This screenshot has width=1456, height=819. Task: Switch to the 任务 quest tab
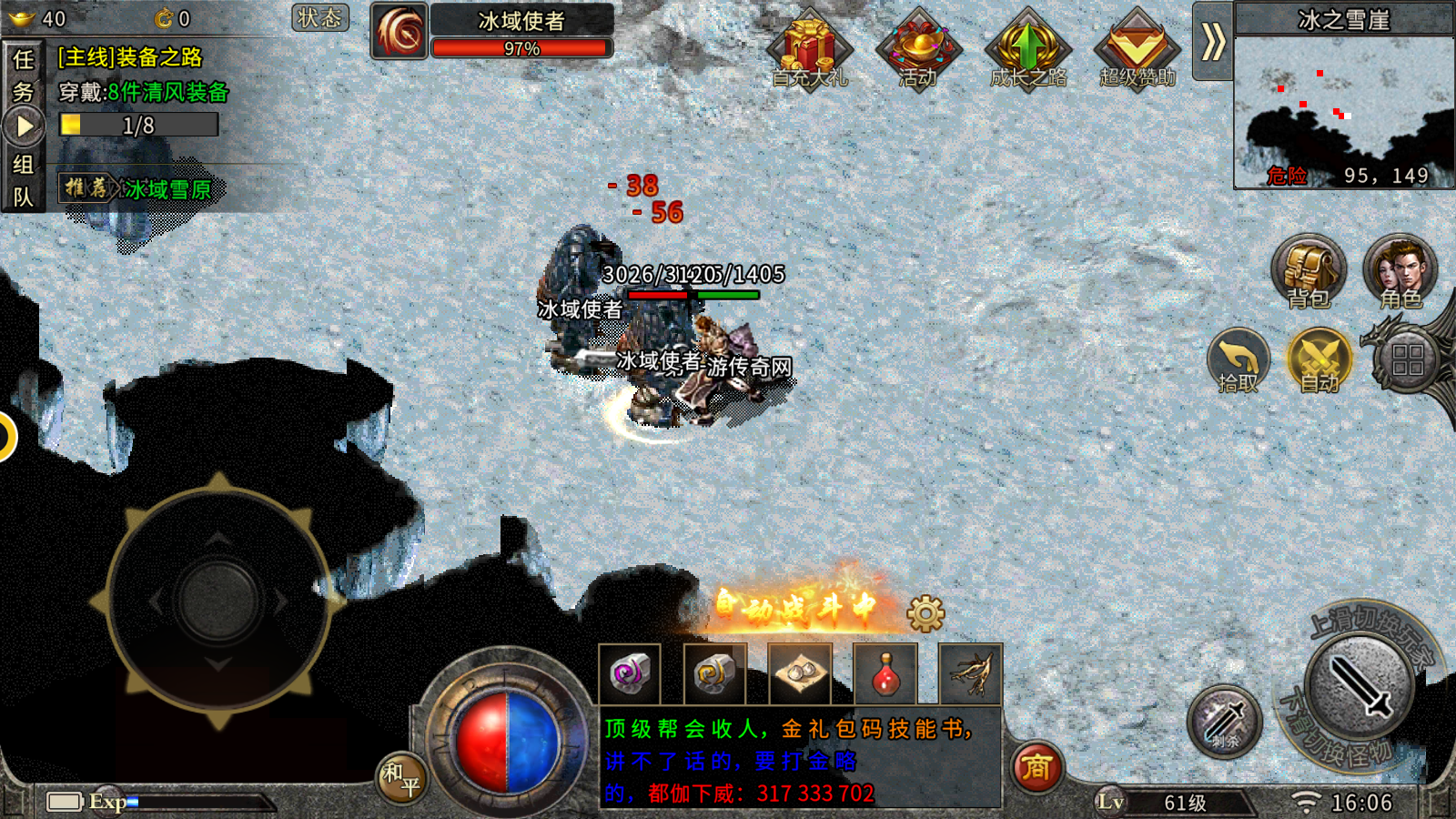tap(23, 75)
